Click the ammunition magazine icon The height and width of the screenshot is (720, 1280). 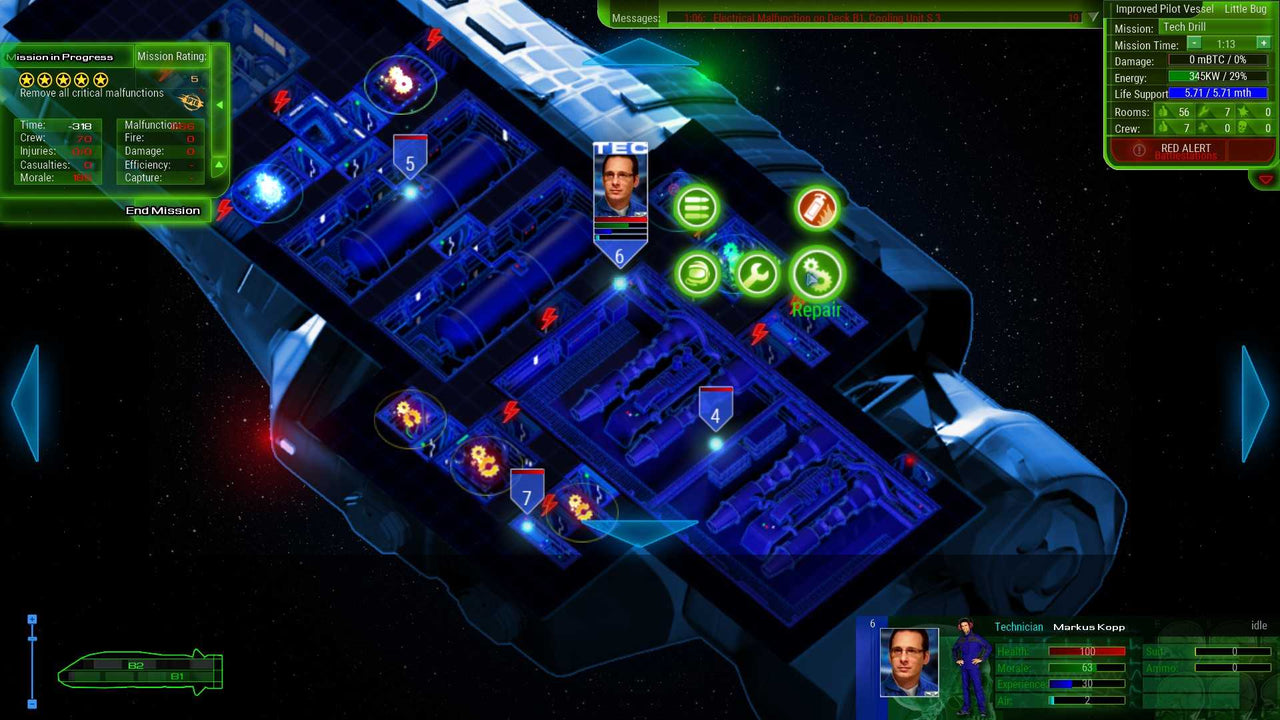click(x=697, y=207)
